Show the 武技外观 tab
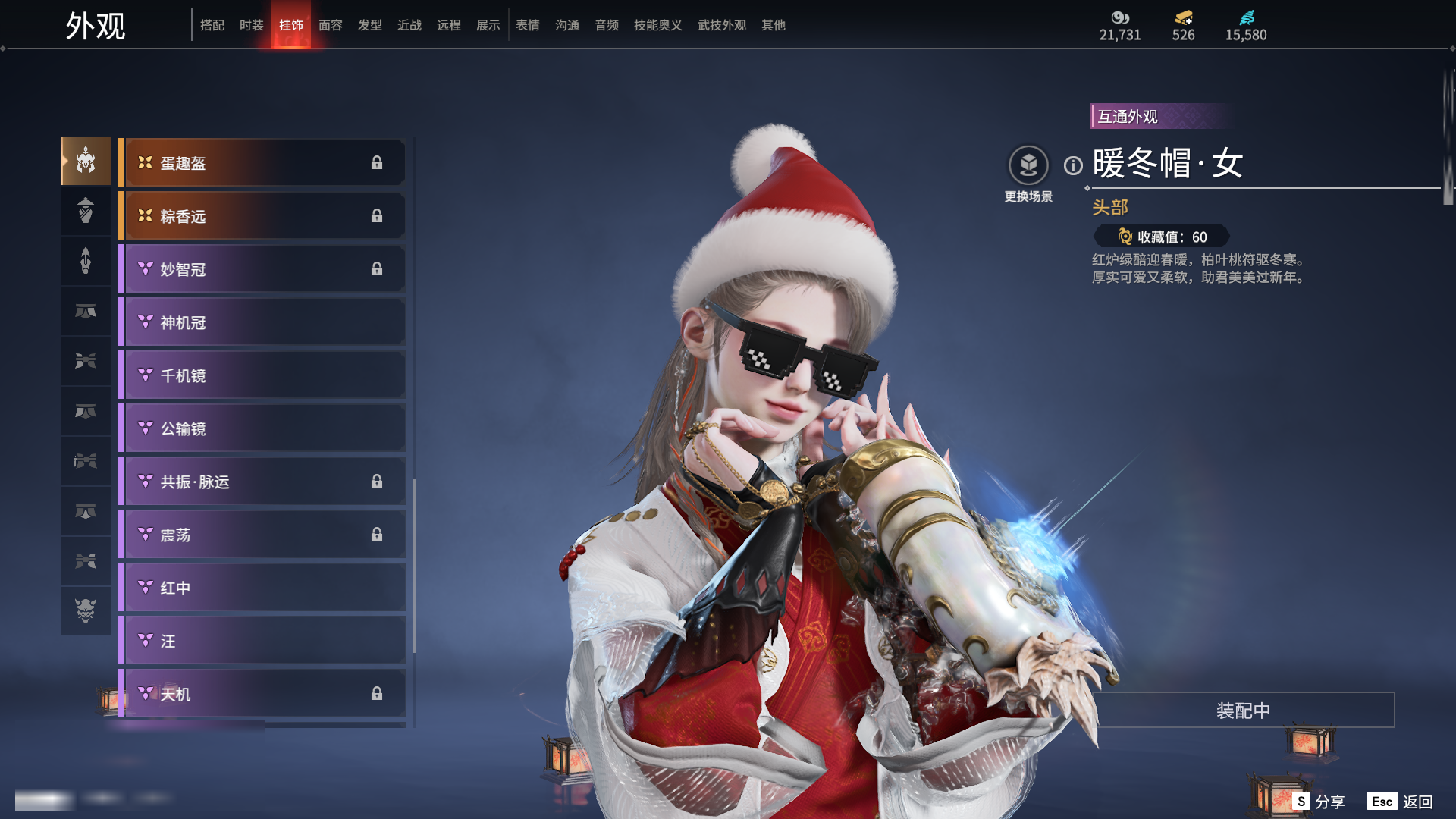The width and height of the screenshot is (1456, 819). pyautogui.click(x=721, y=25)
